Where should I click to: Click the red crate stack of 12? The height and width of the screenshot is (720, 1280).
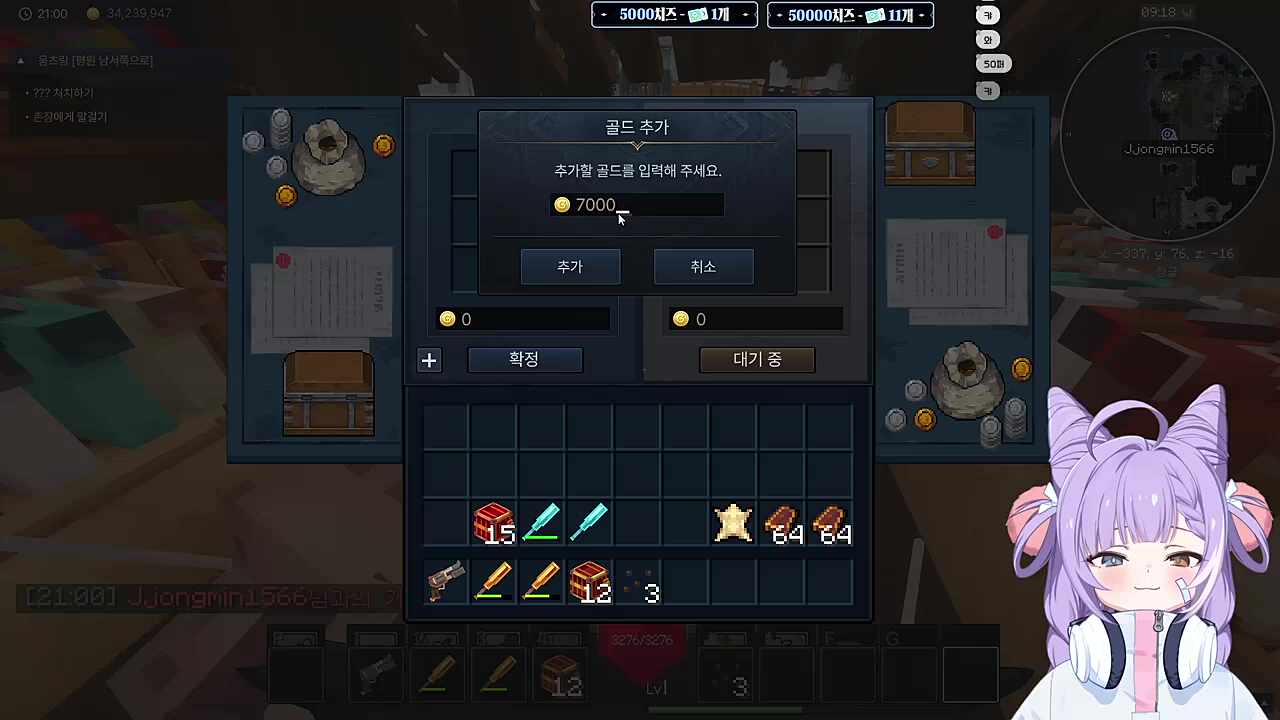589,583
